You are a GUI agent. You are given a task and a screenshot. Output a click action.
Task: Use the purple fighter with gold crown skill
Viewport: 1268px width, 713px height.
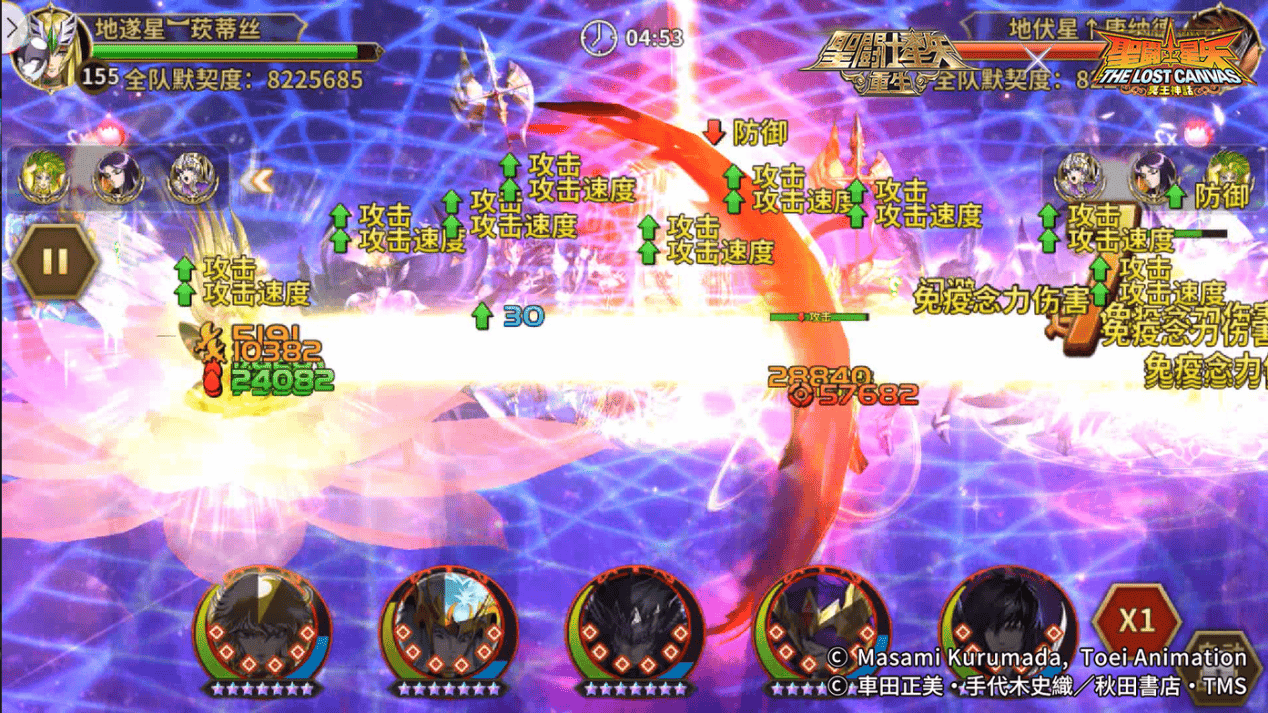(818, 625)
